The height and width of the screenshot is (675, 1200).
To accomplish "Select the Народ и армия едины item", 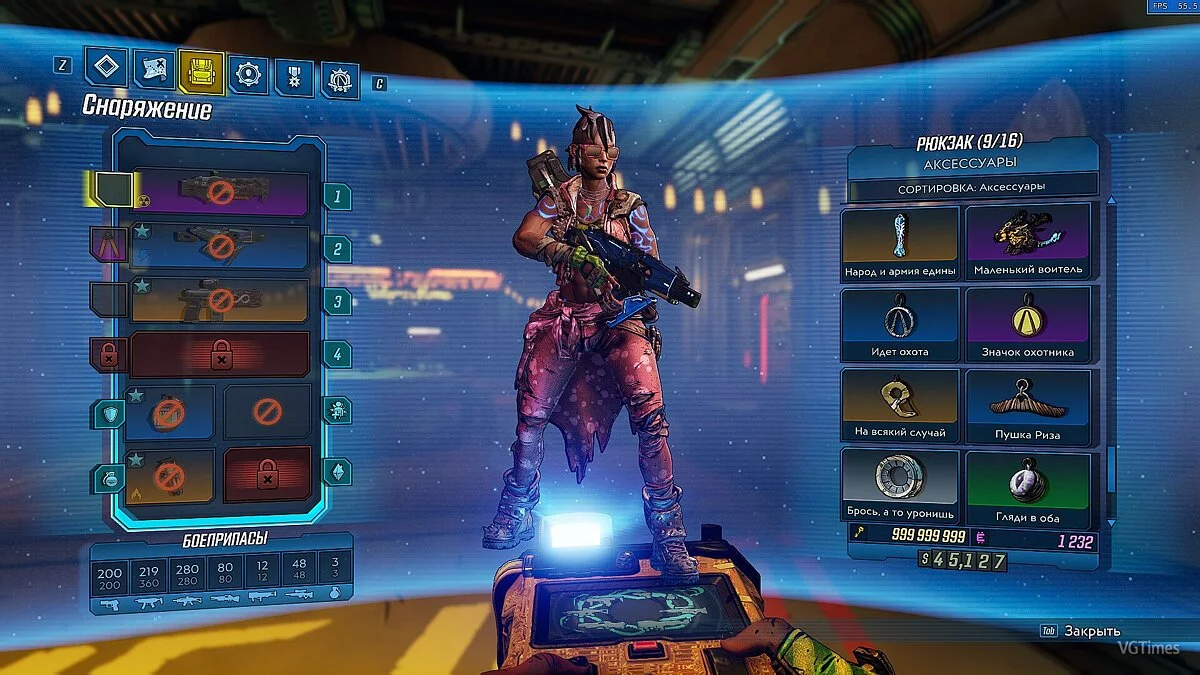I will (x=900, y=243).
